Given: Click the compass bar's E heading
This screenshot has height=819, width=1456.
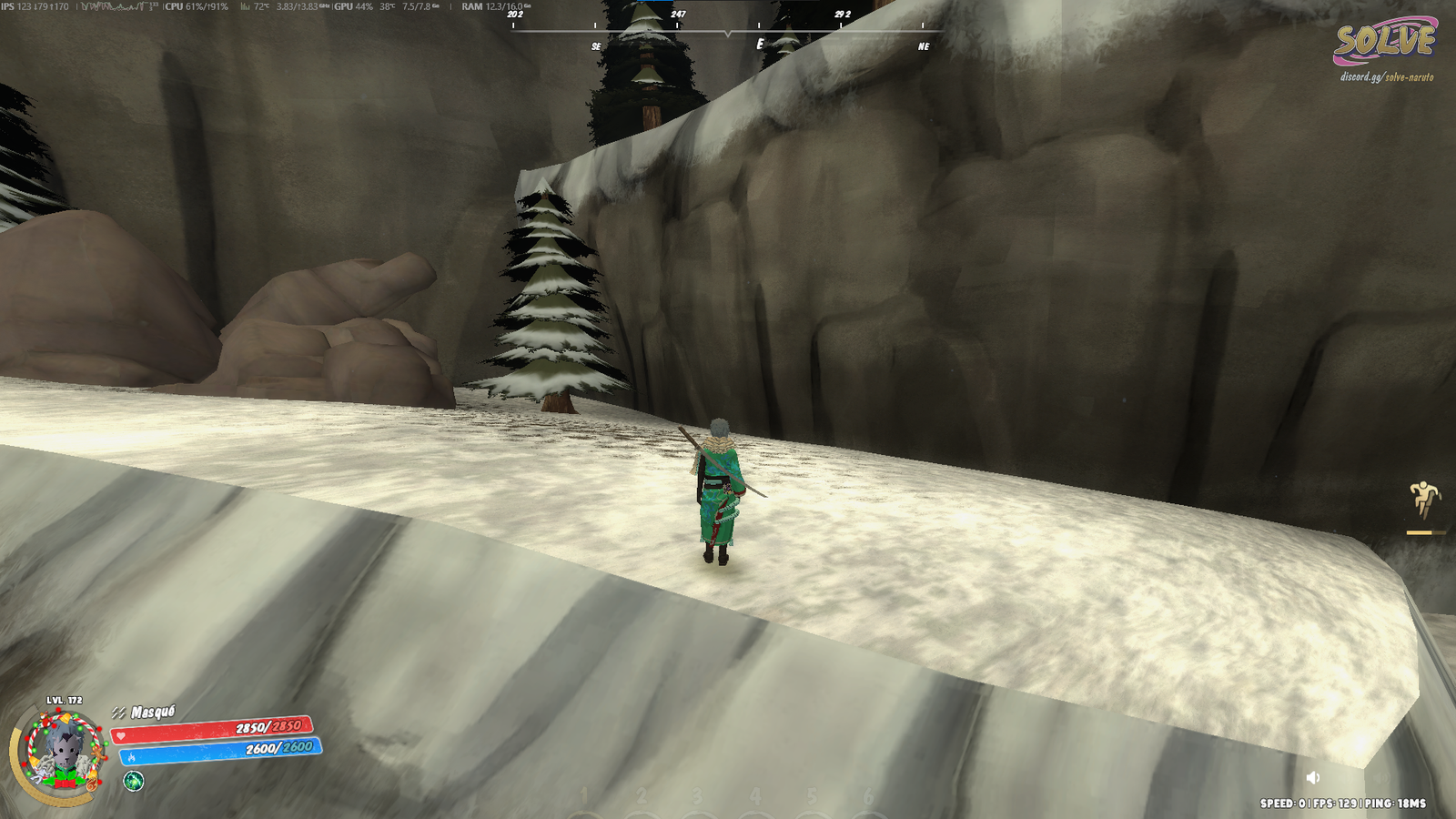Looking at the screenshot, I should tap(760, 45).
